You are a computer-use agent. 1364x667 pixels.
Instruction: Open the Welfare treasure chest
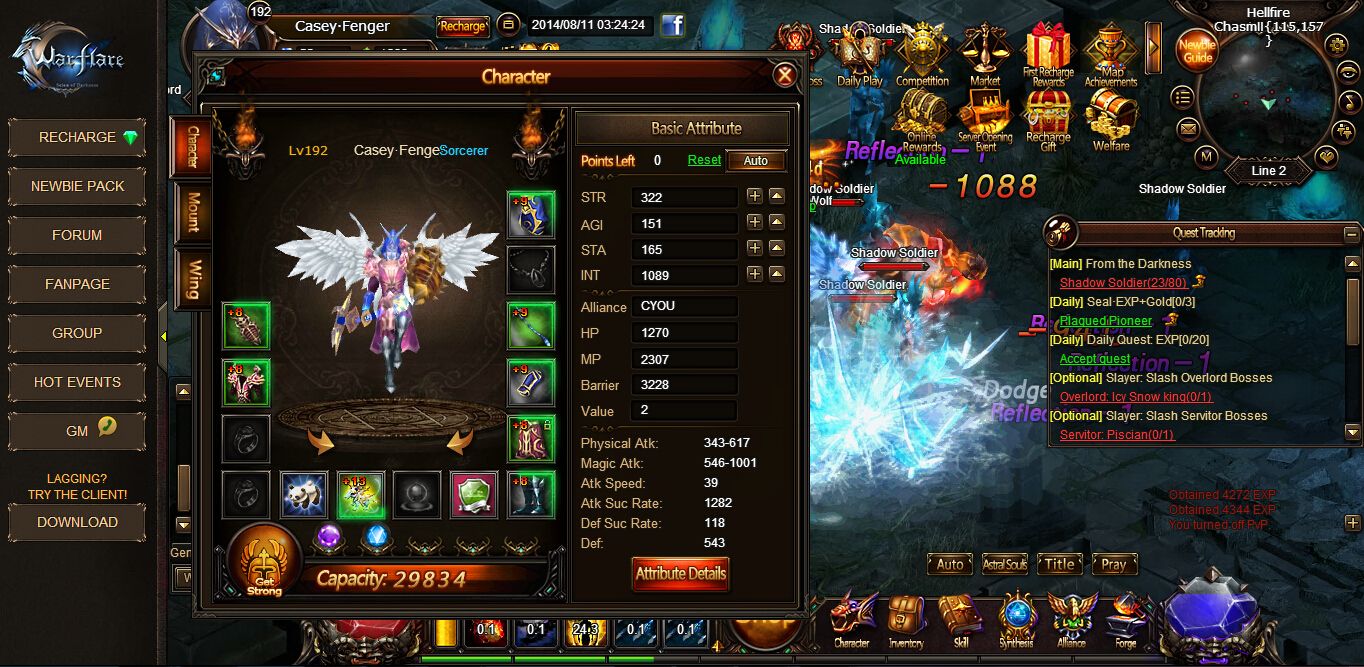pyautogui.click(x=1111, y=118)
